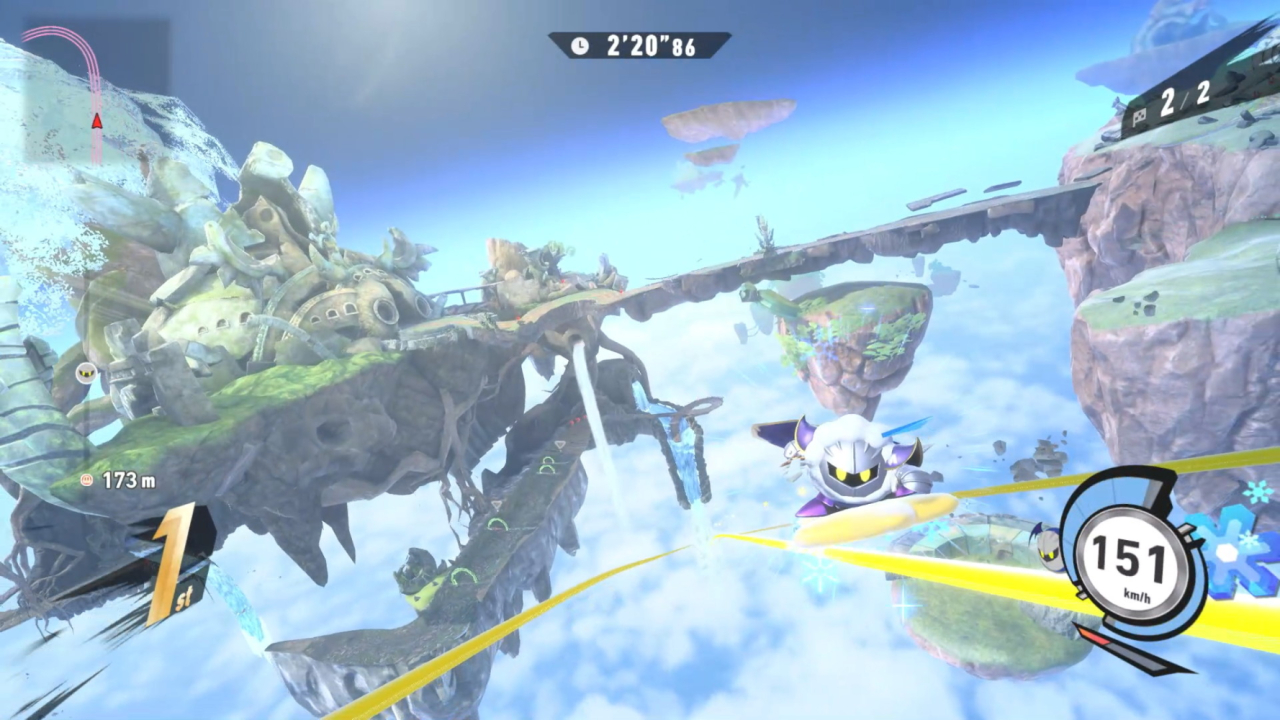Image resolution: width=1280 pixels, height=720 pixels.
Task: Select the pink rival face distance icon
Action: point(88,481)
